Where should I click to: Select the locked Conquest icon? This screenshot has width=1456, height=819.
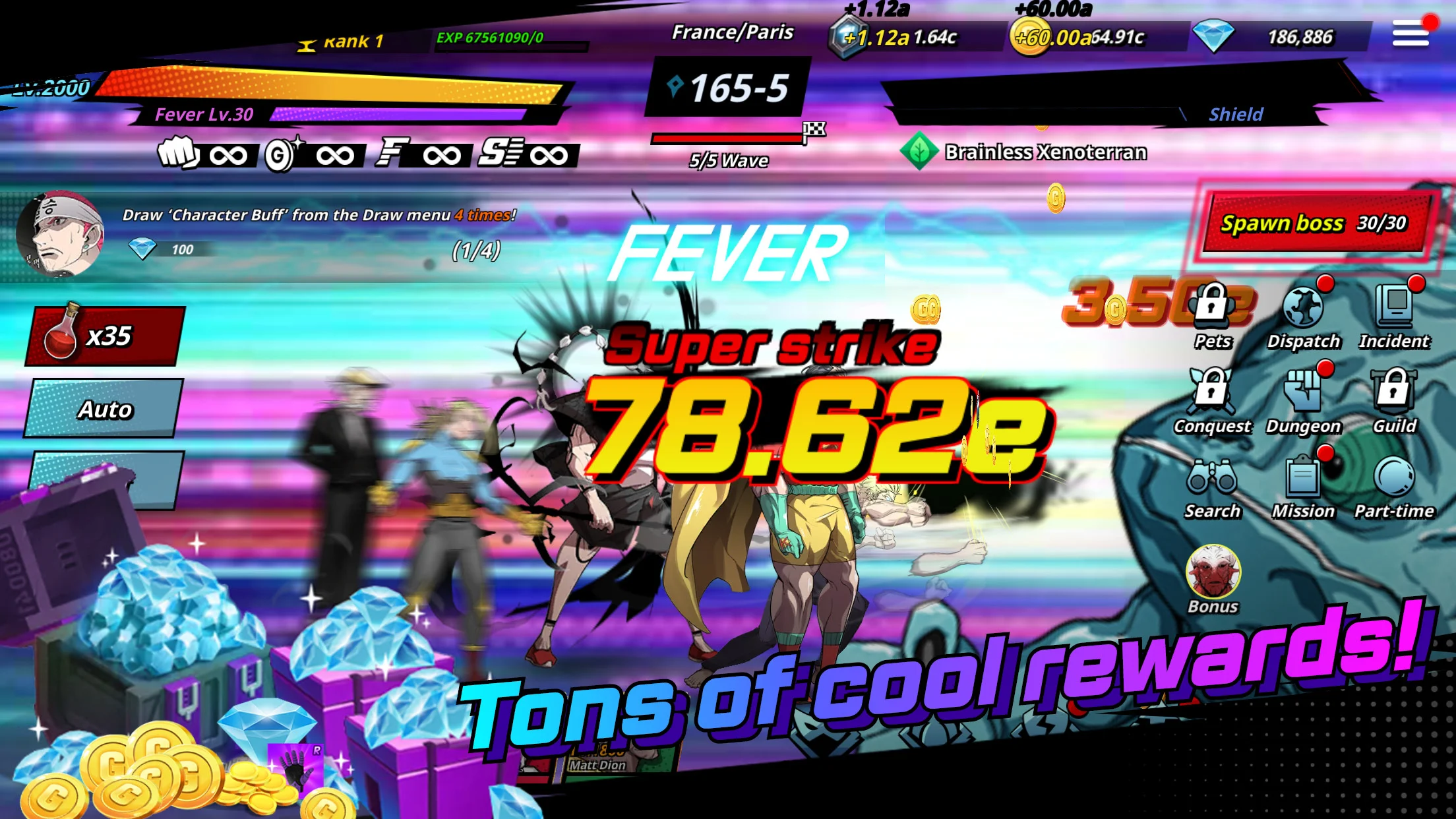[1212, 400]
